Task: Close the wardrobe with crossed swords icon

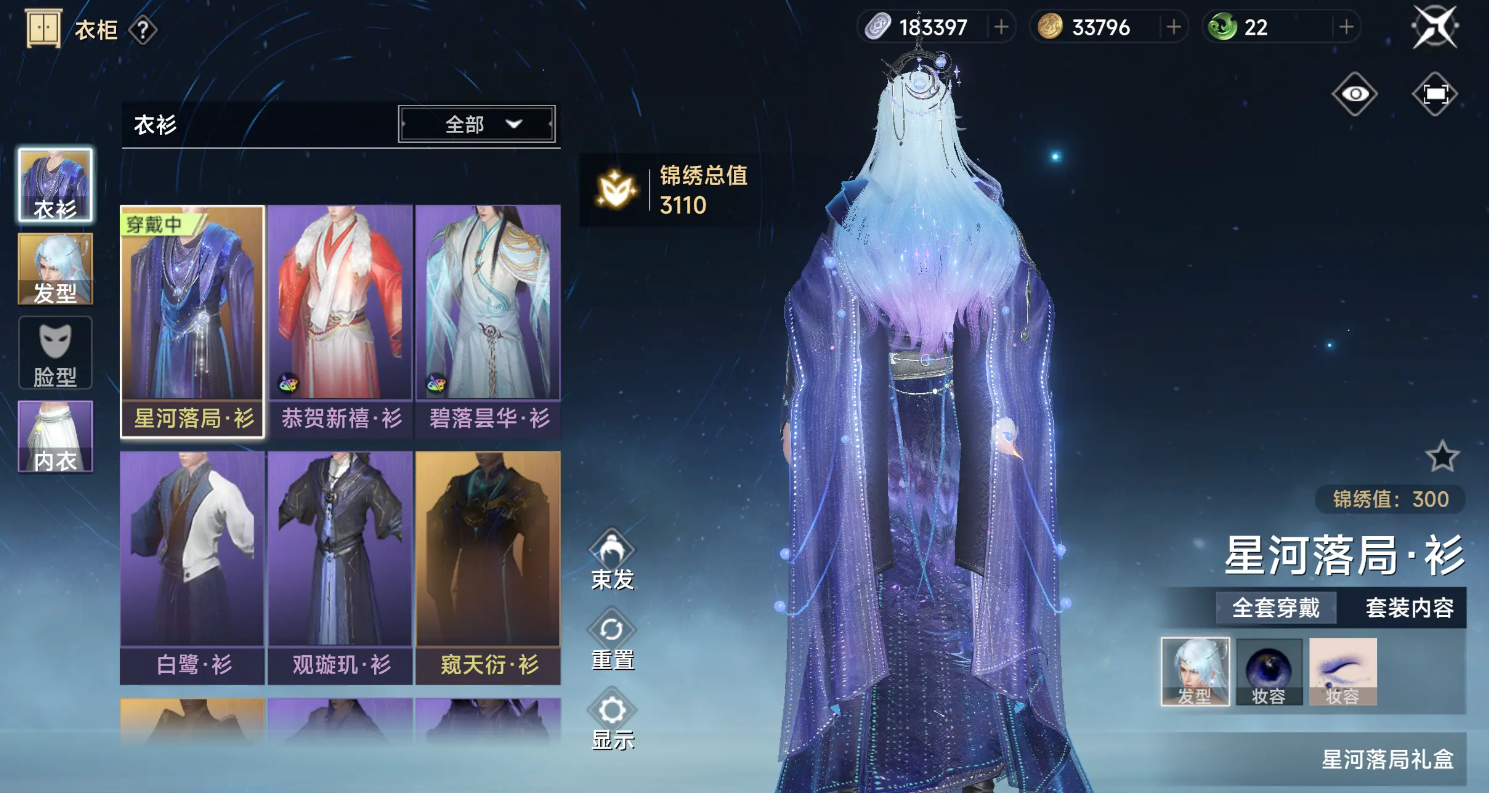Action: [1435, 27]
